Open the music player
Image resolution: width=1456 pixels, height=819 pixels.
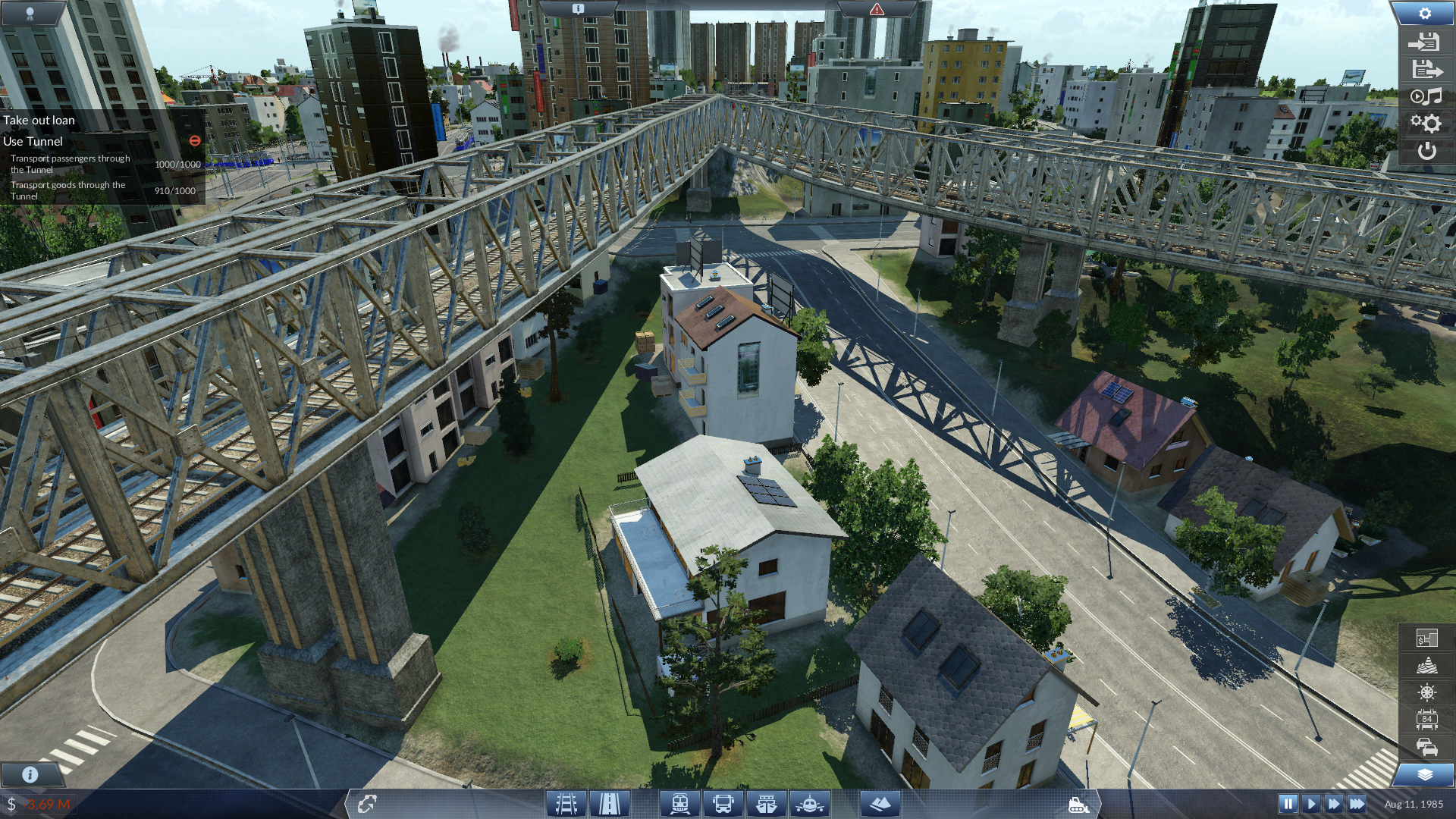point(1425,96)
